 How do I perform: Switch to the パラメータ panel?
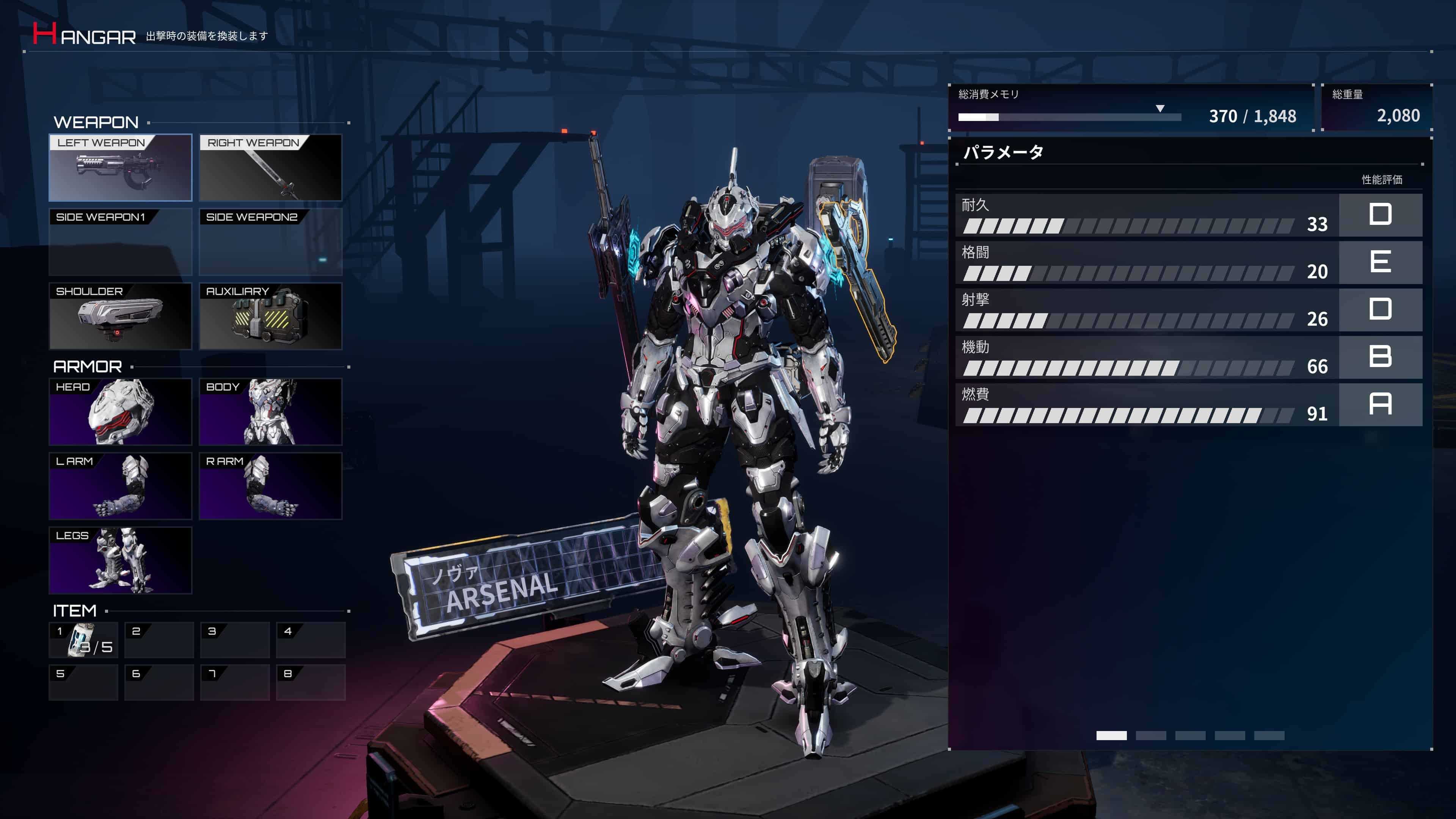coord(1003,152)
